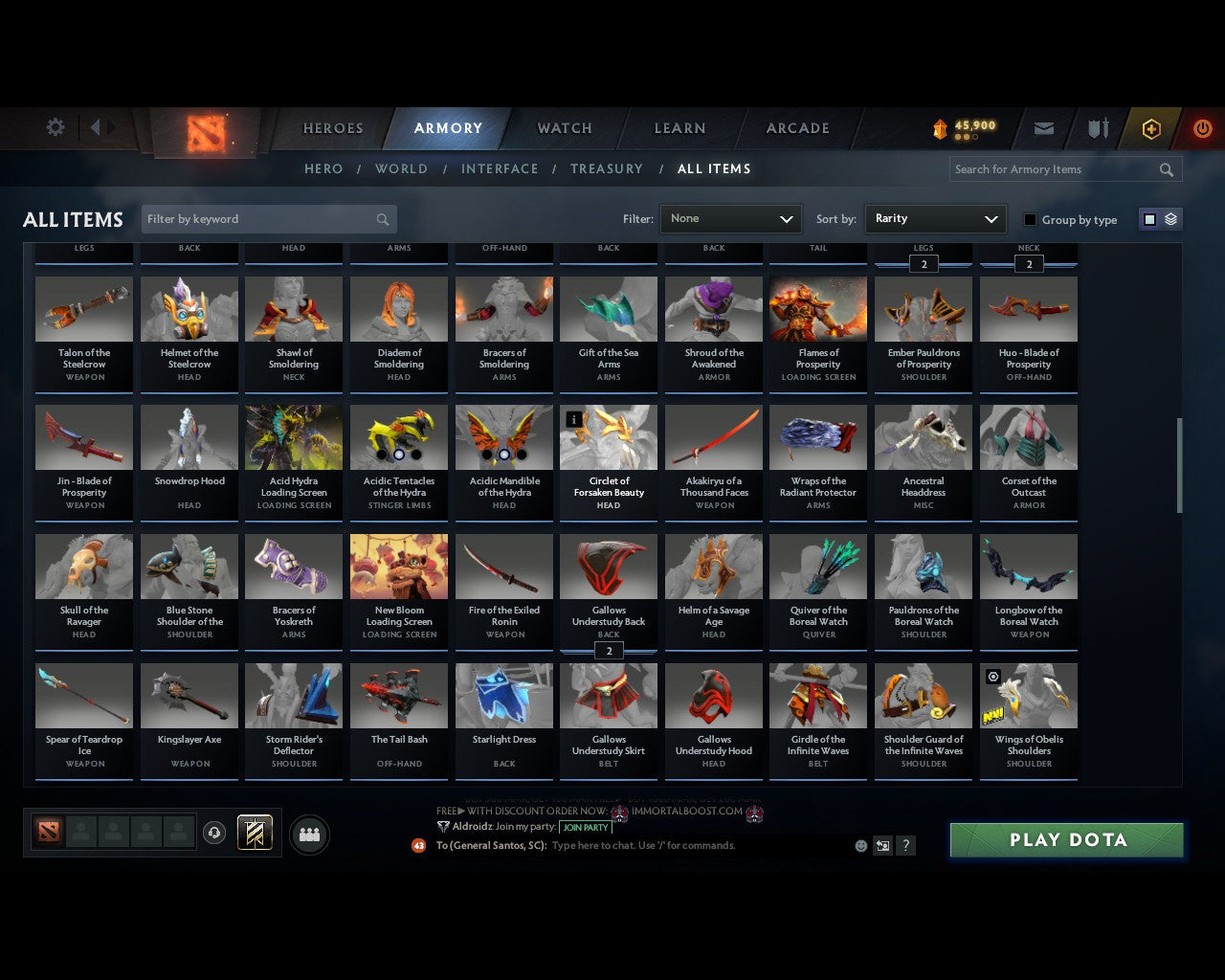Click the Dota Plus hexagon icon
The image size is (1225, 980).
1150,128
